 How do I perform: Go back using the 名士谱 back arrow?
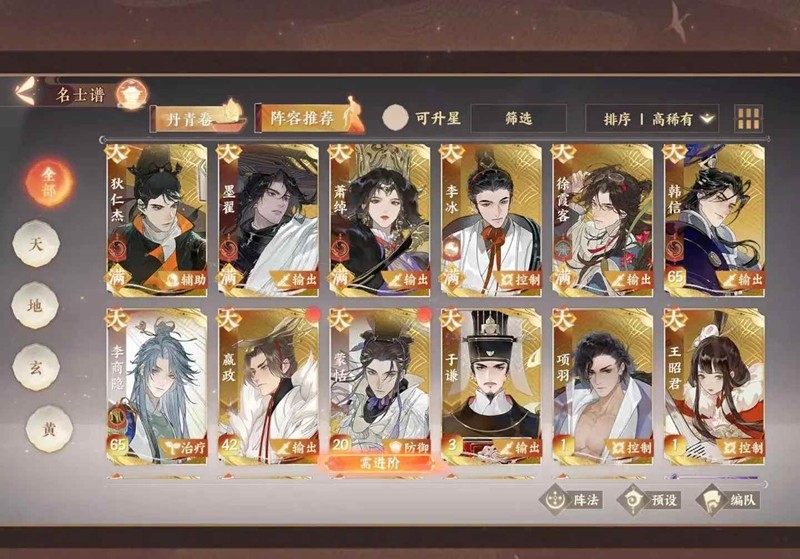click(x=29, y=94)
